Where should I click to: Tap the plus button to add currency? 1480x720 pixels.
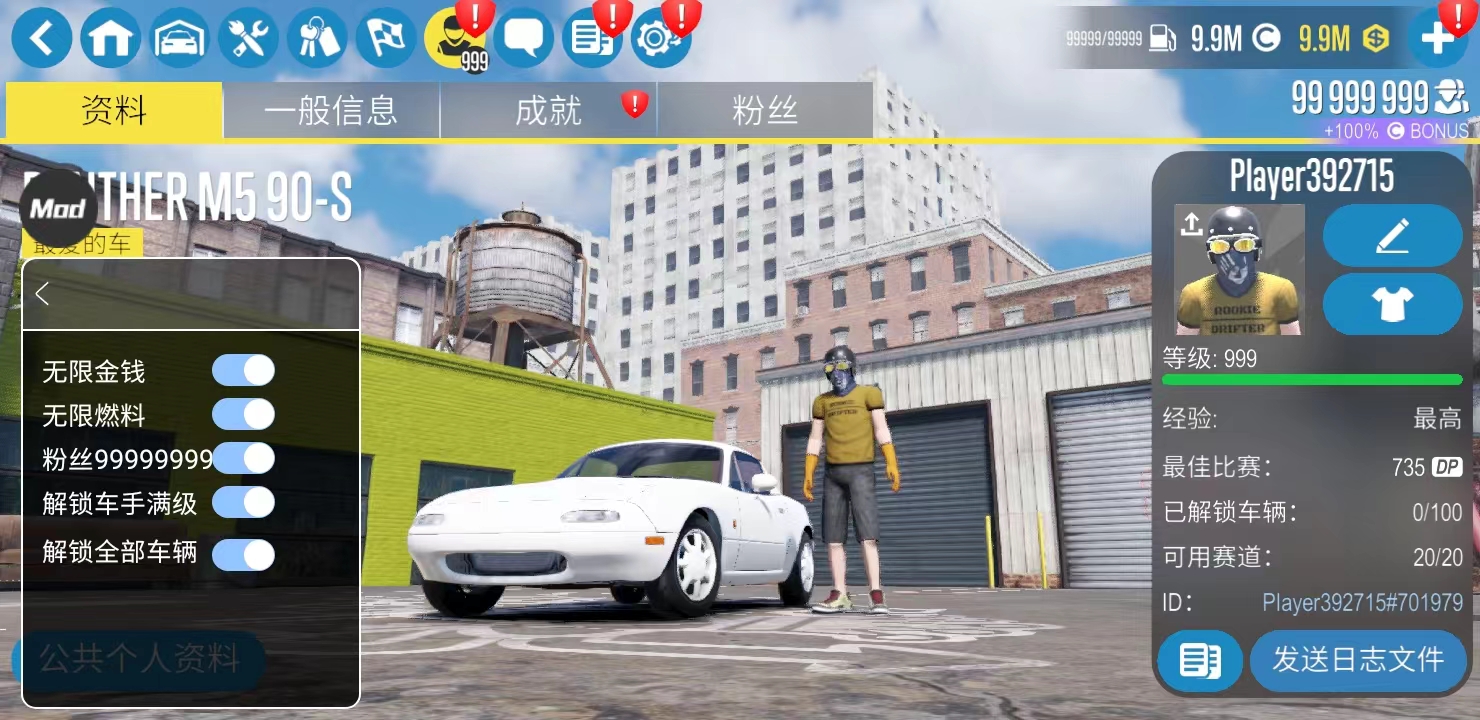[x=1437, y=39]
